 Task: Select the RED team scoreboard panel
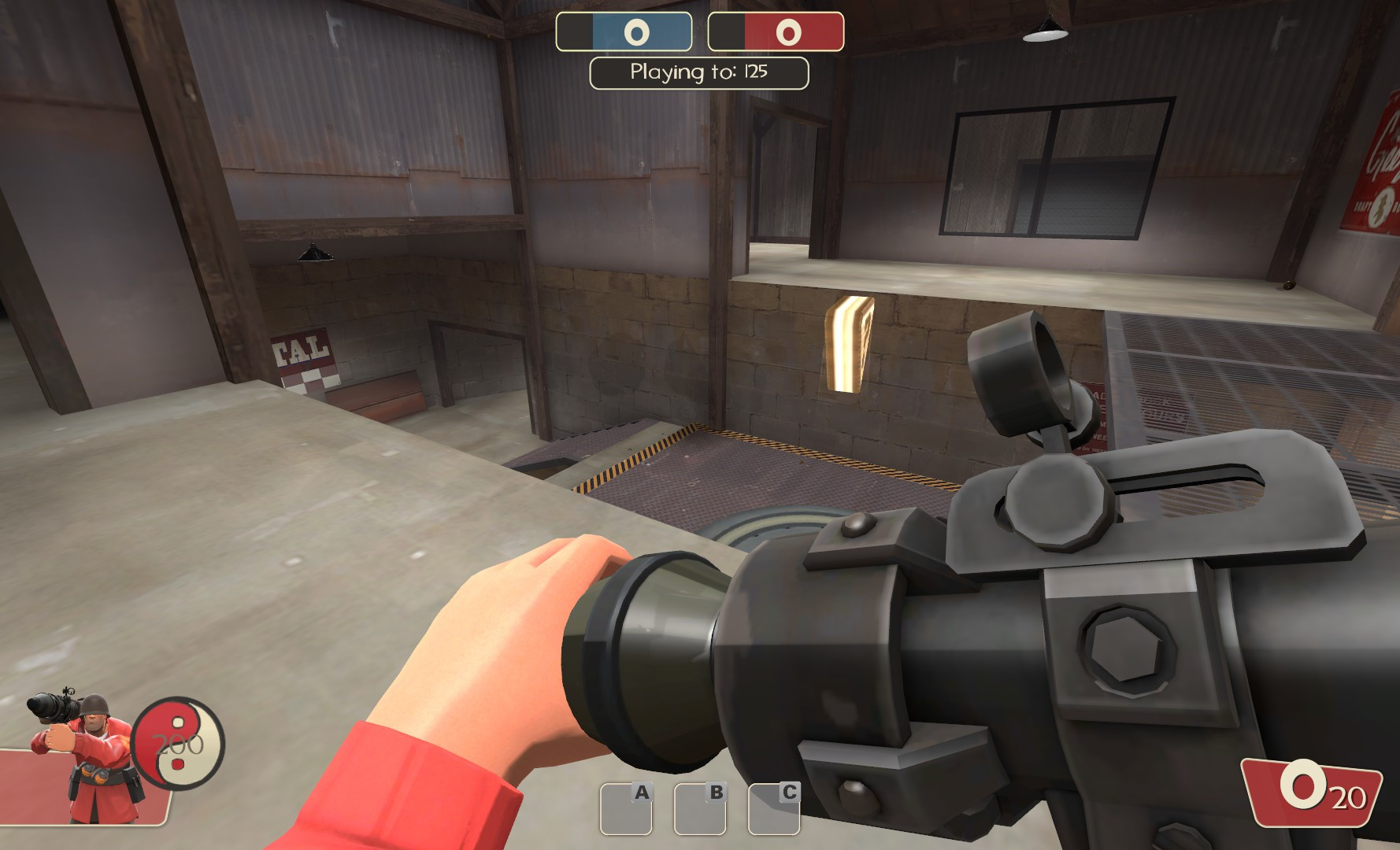pyautogui.click(x=776, y=32)
